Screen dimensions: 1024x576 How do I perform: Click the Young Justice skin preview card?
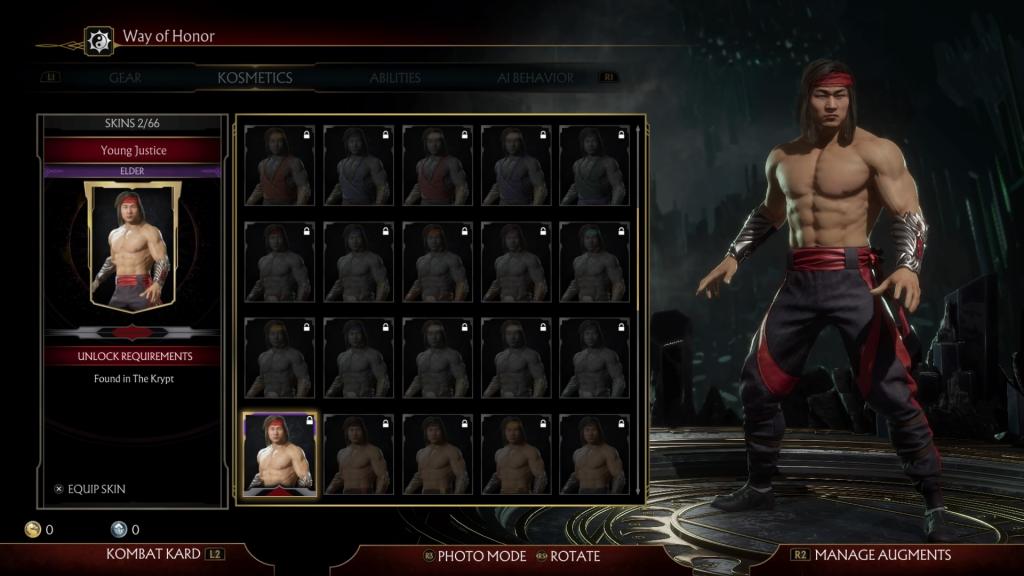[x=132, y=246]
